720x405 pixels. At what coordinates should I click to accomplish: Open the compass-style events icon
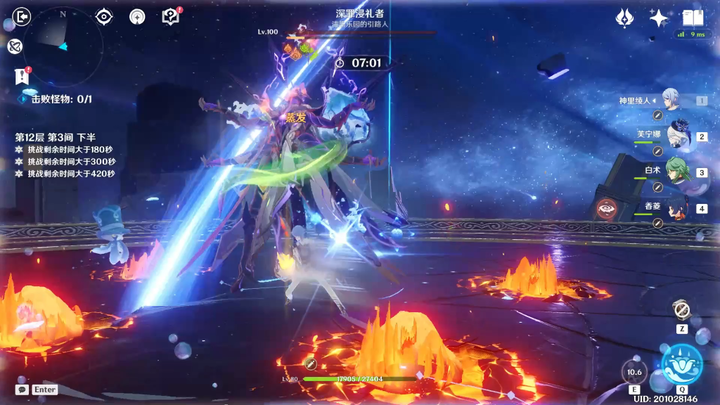[x=137, y=17]
